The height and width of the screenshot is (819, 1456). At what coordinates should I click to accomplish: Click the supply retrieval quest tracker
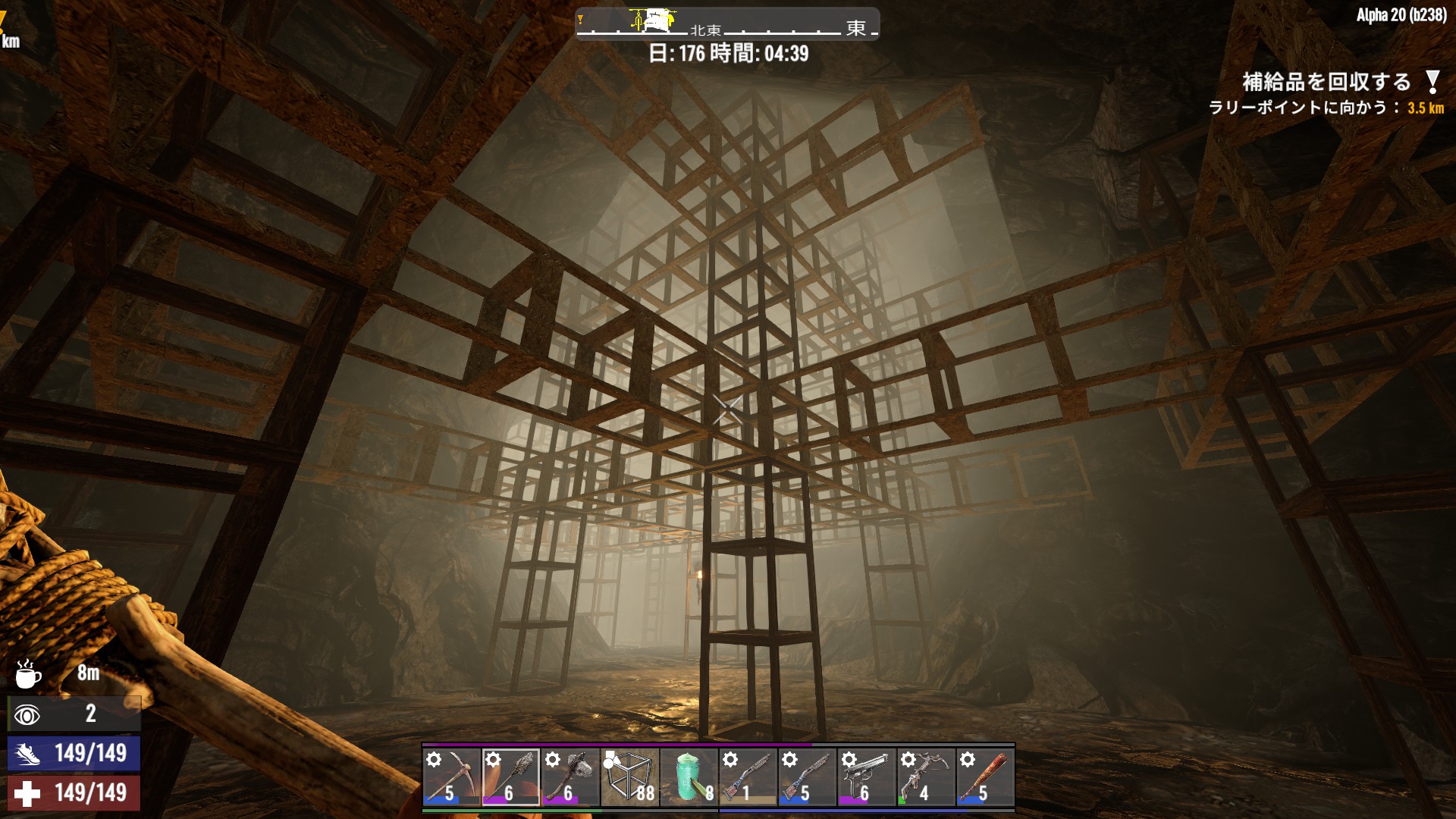(x=1327, y=82)
